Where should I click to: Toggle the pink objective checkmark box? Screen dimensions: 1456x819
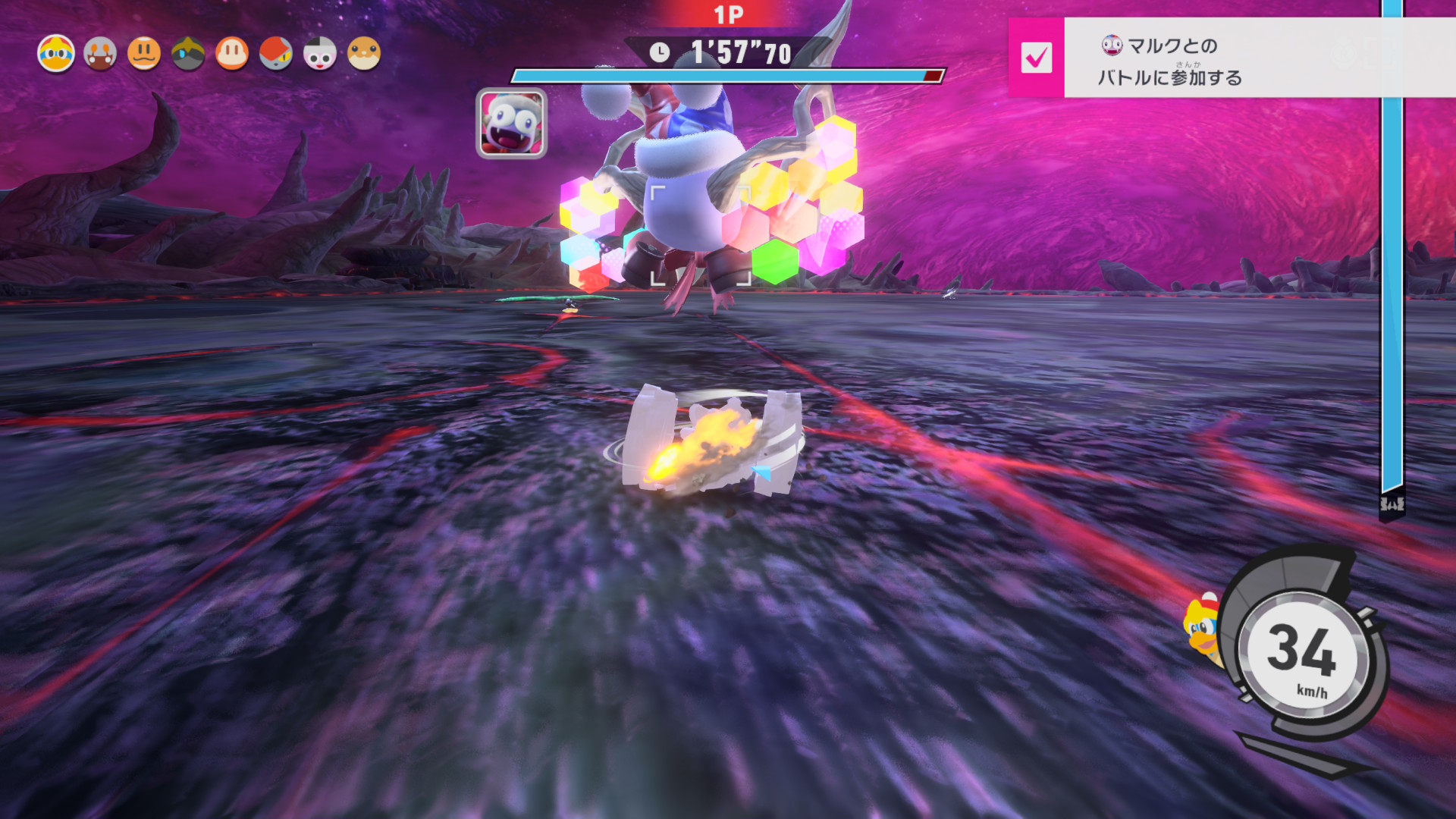1036,58
